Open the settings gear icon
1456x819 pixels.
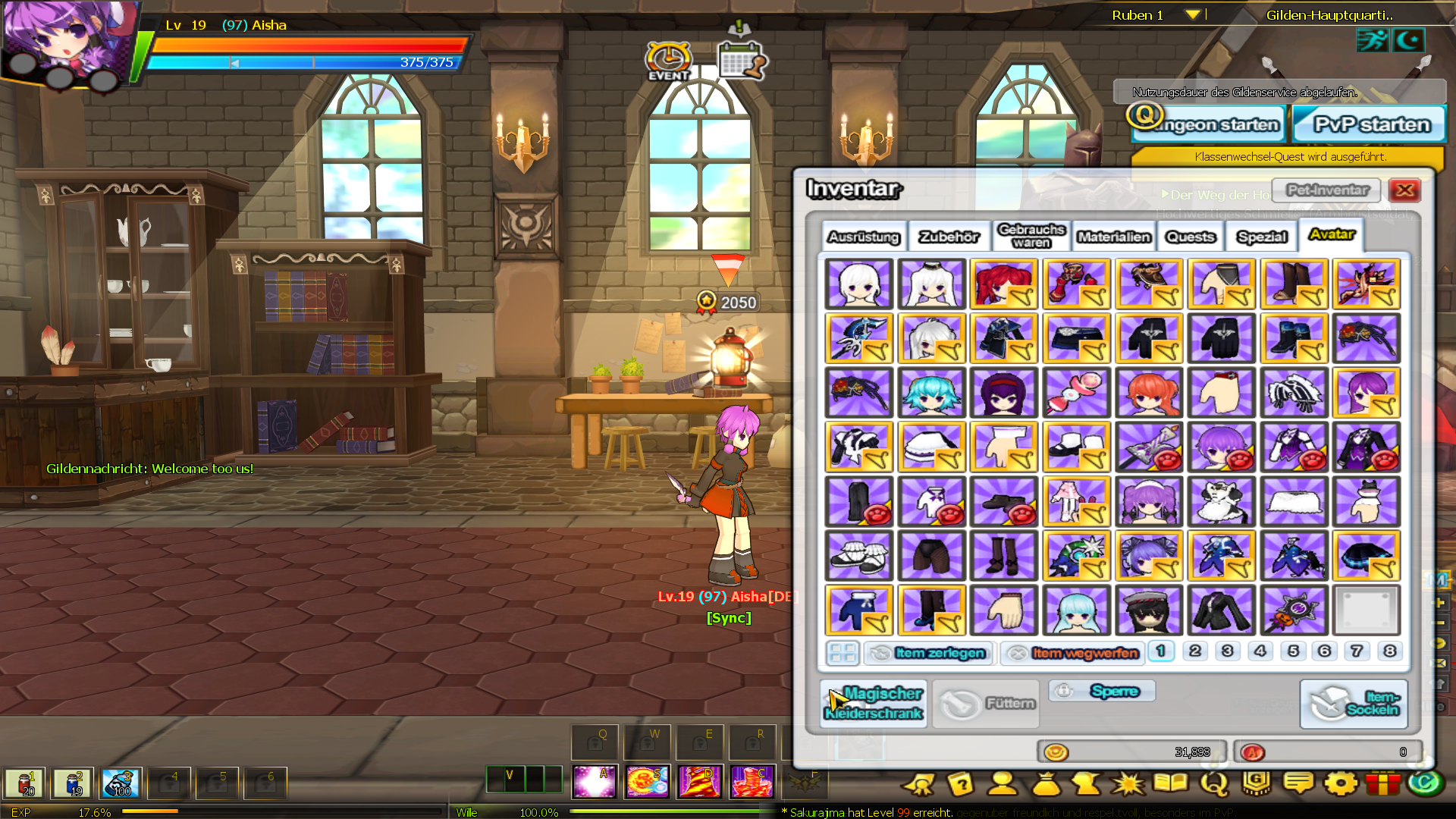(x=1340, y=783)
